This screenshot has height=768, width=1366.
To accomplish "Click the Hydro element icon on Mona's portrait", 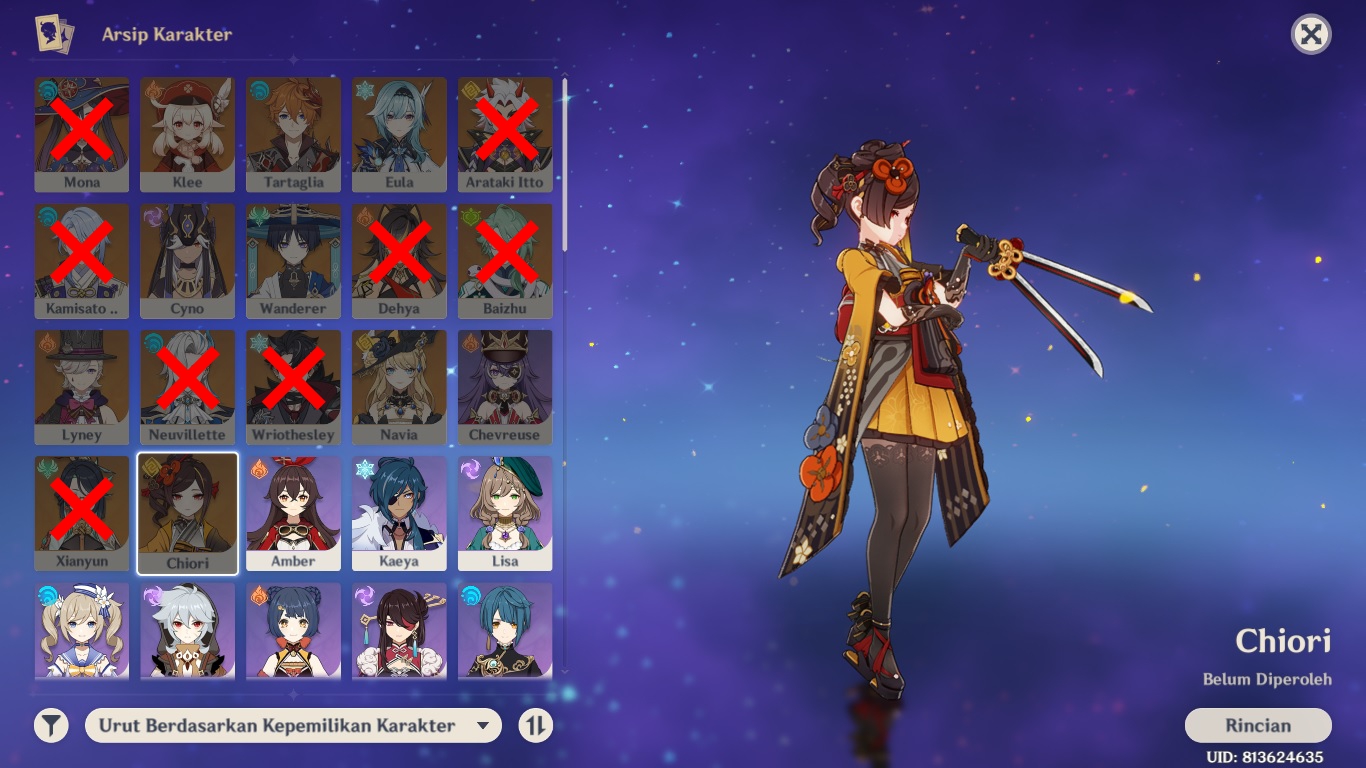I will [47, 91].
